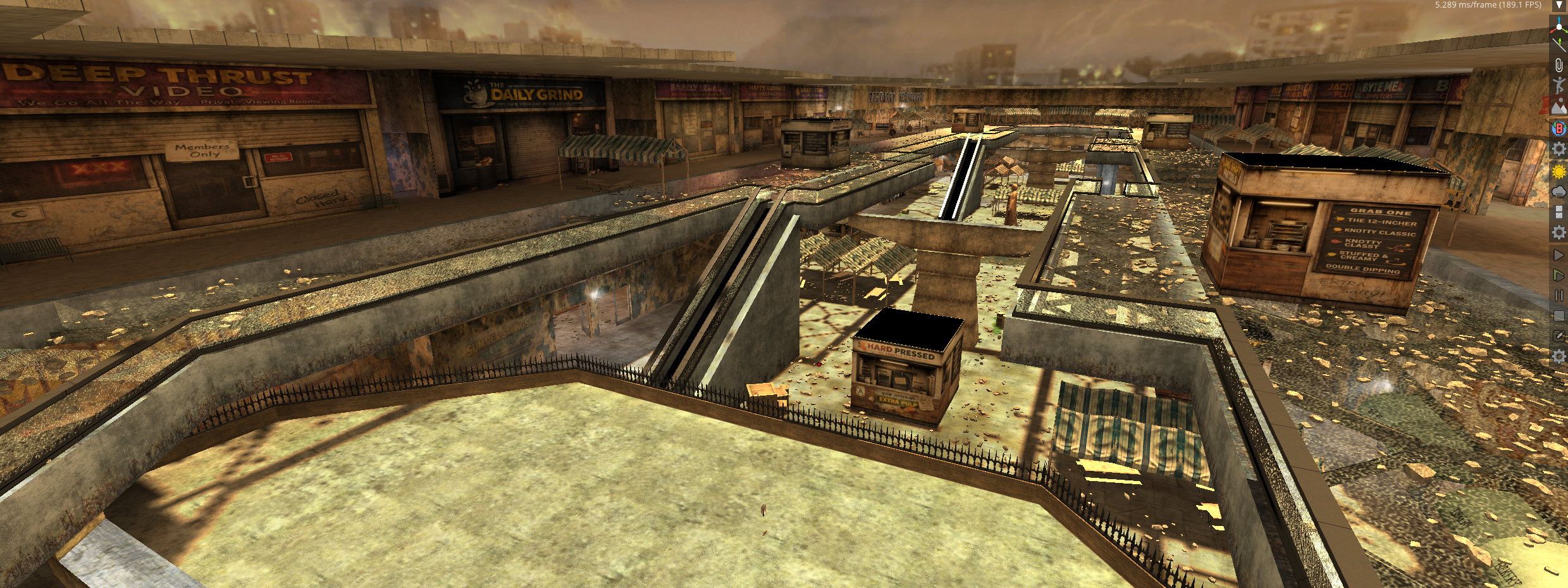Start playback with the grey play button

tap(1559, 255)
